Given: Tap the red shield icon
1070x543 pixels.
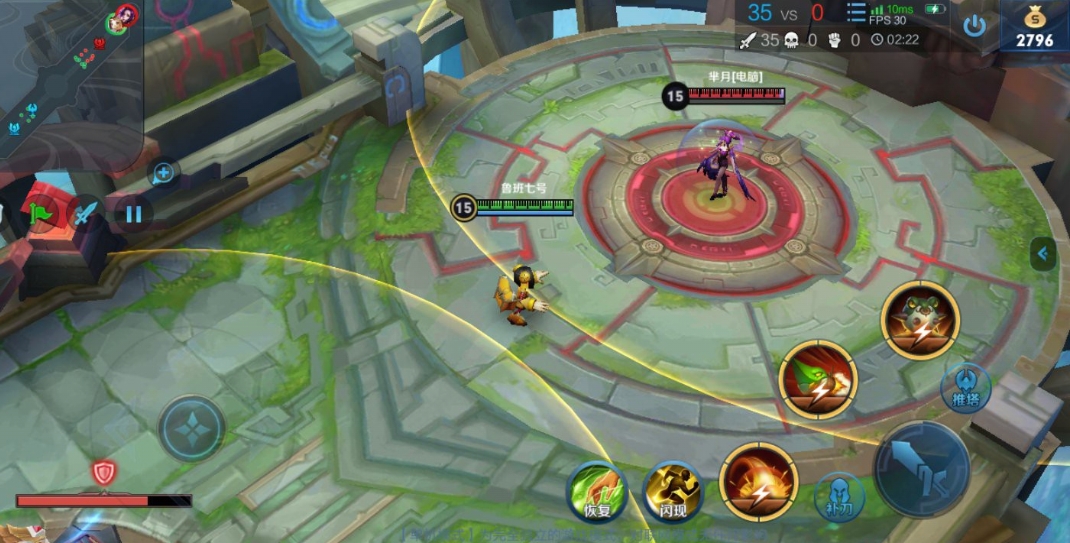Looking at the screenshot, I should 104,472.
